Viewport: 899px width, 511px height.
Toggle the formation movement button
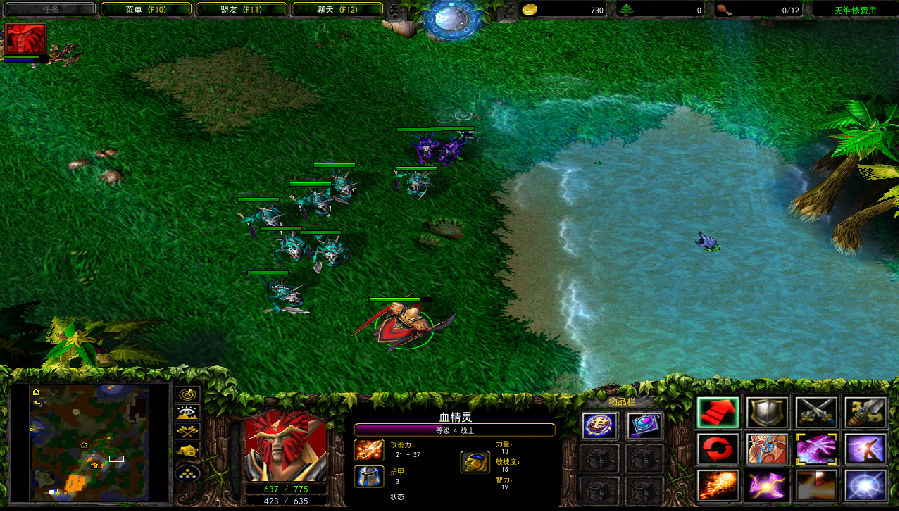click(x=187, y=471)
